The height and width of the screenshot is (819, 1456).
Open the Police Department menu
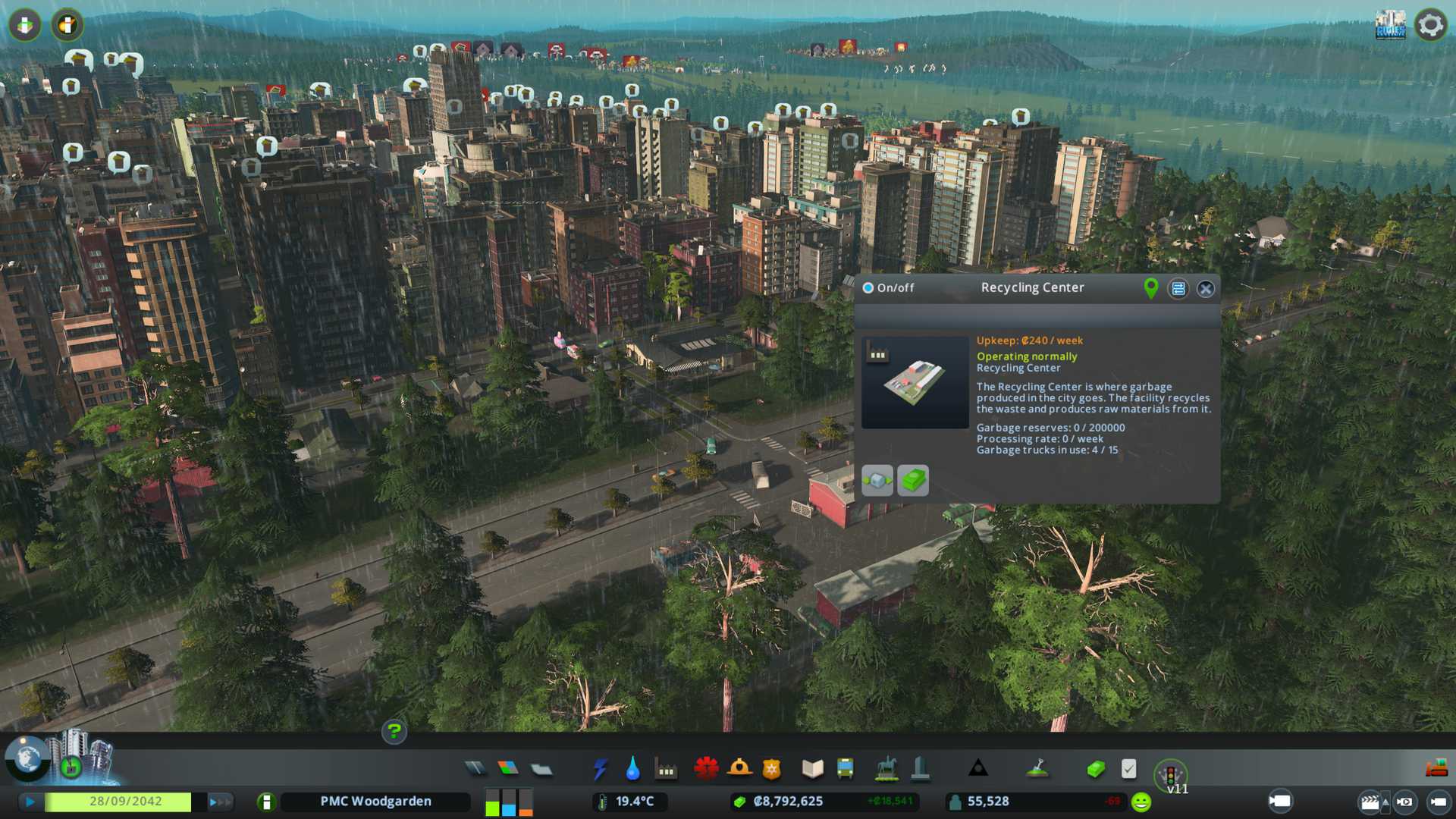[x=771, y=769]
